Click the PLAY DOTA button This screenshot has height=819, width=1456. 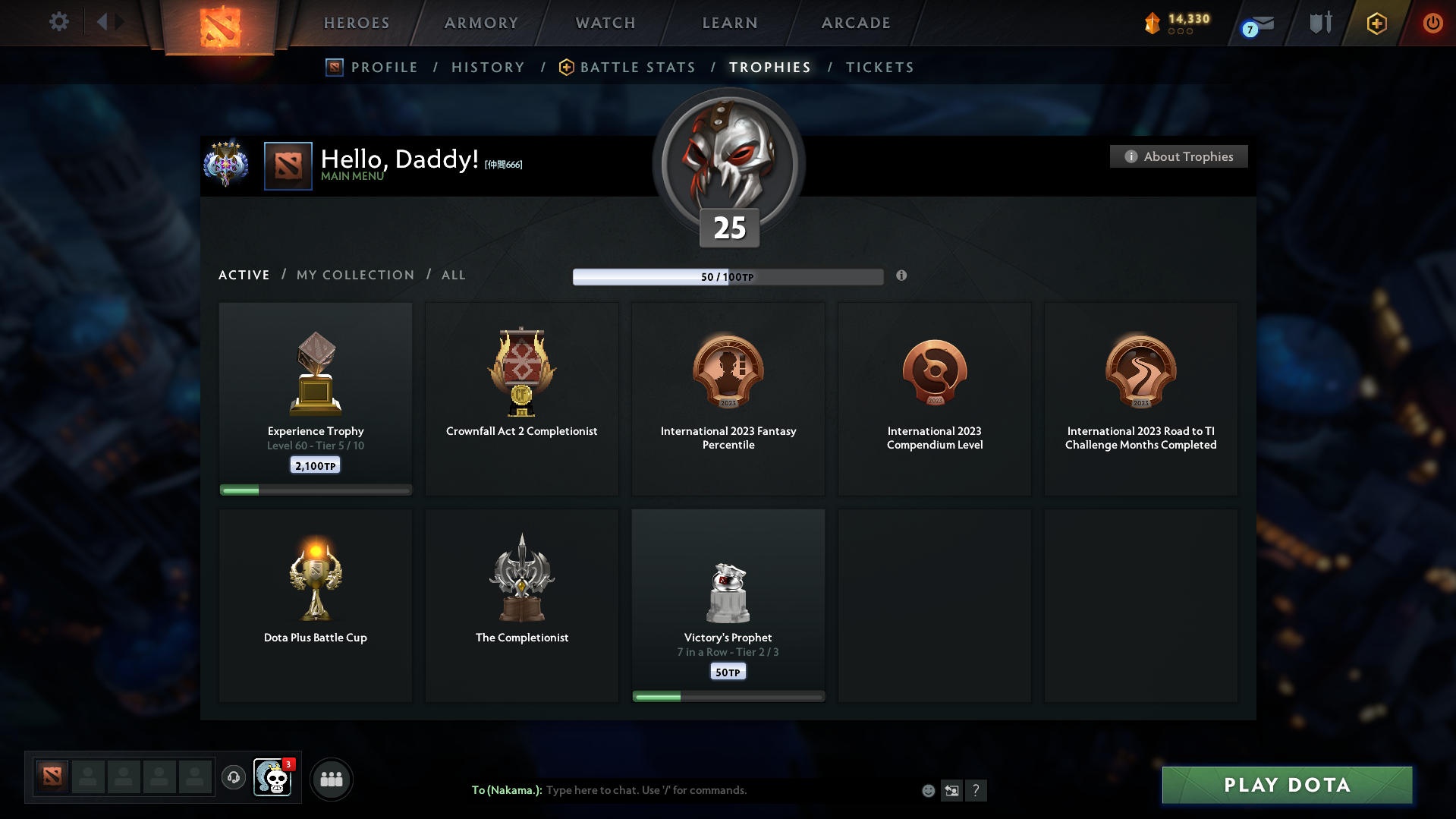[1286, 784]
